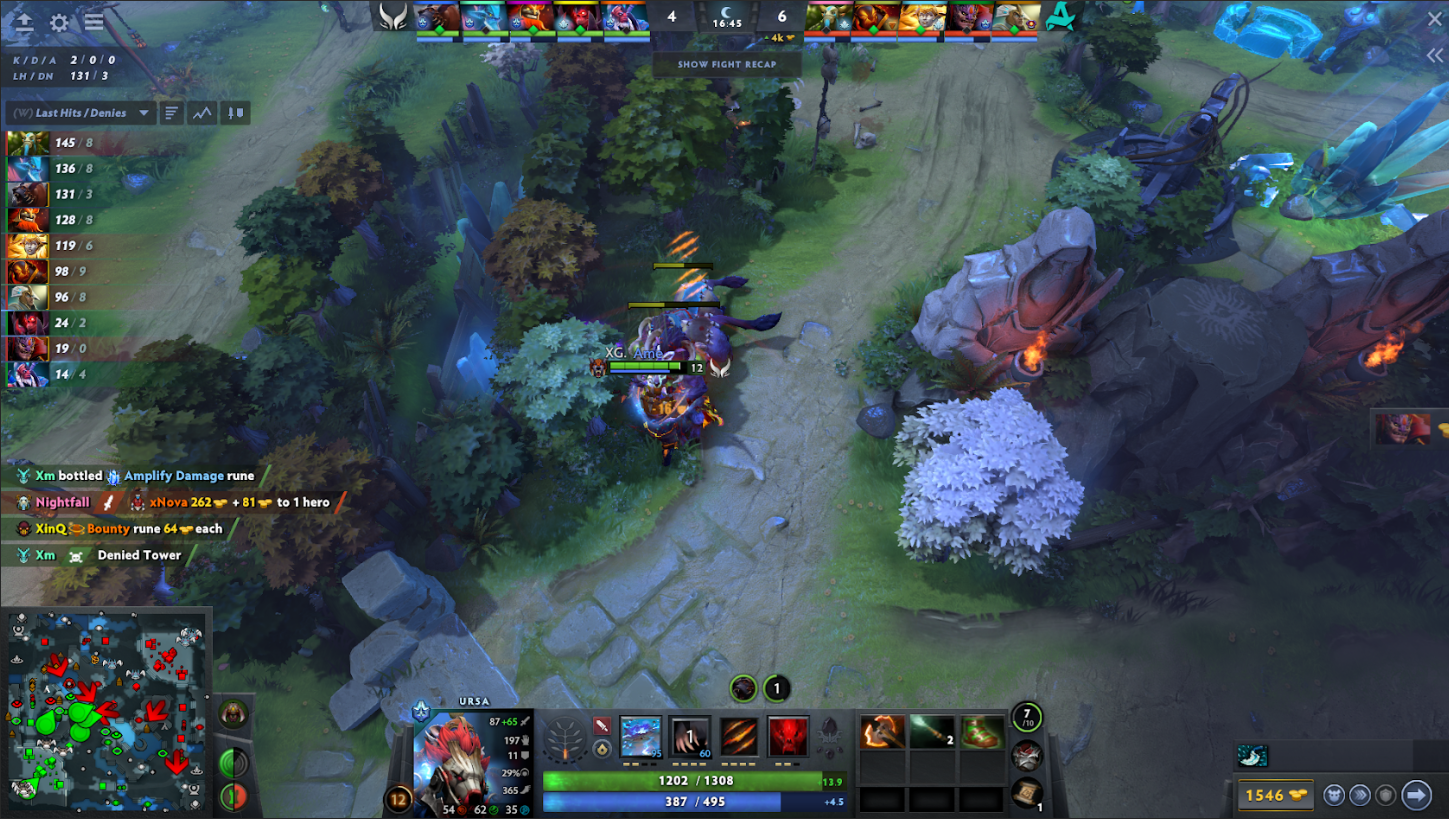Show the fight recap

click(x=726, y=64)
